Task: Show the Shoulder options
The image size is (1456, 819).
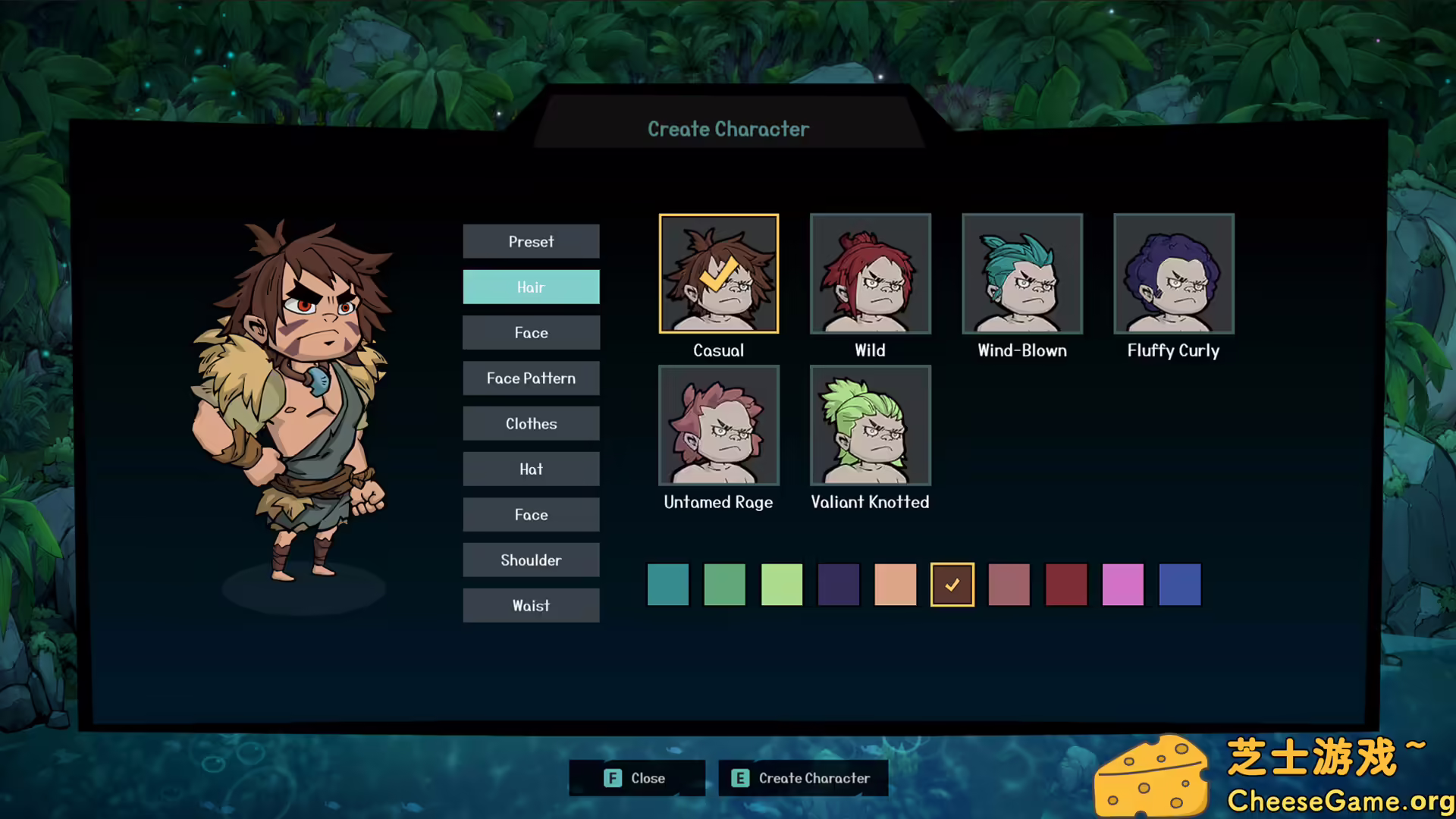Action: pos(531,560)
